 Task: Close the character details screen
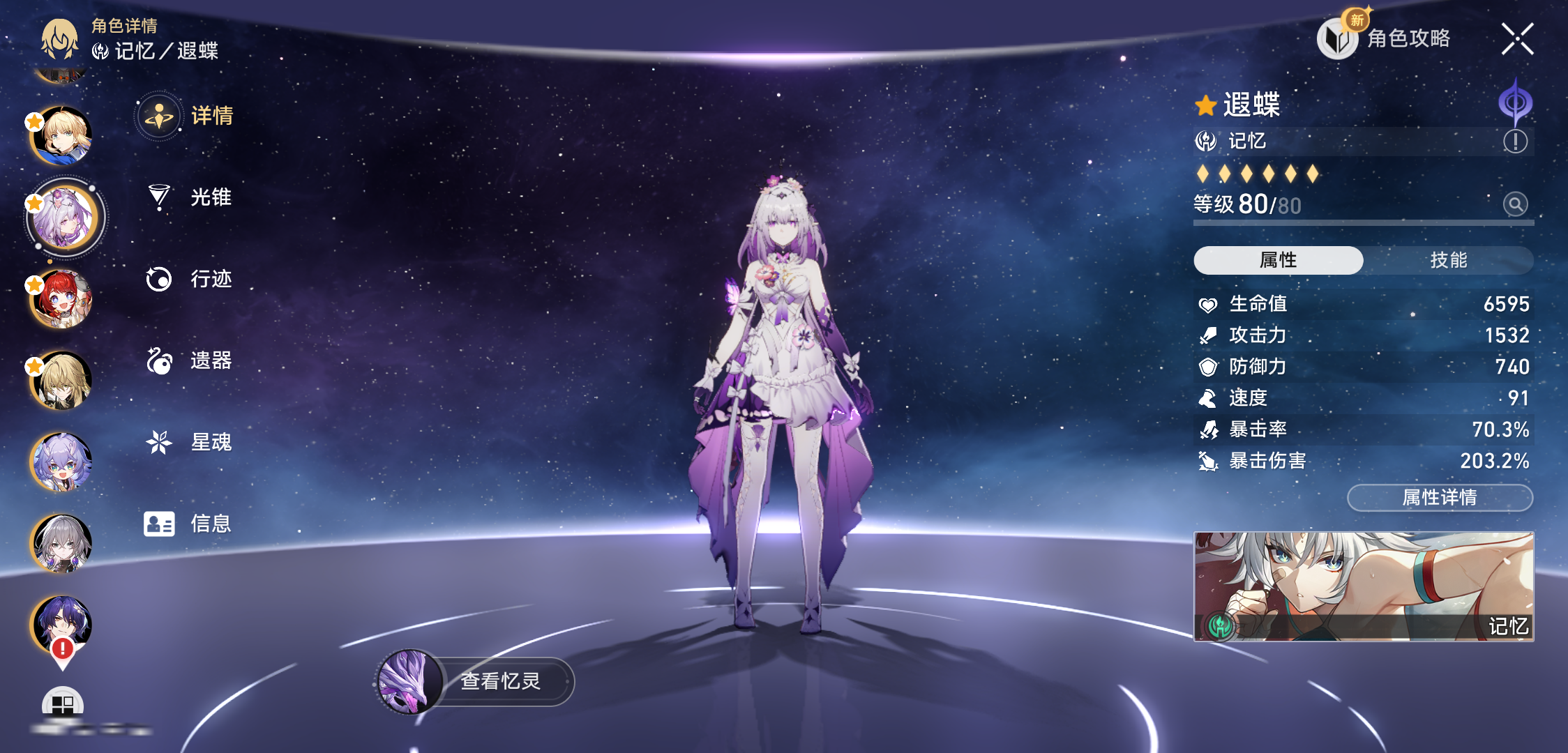[x=1517, y=39]
